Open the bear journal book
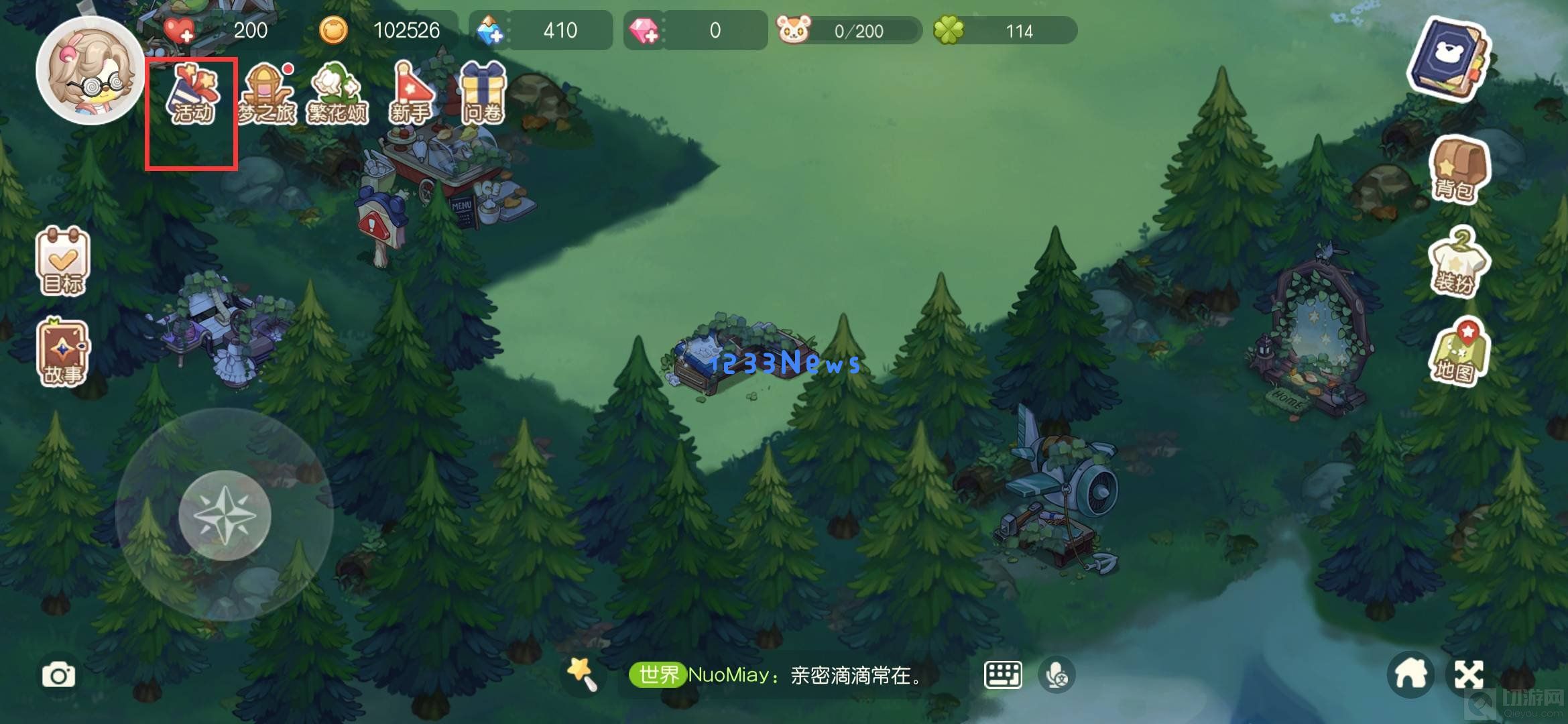This screenshot has width=1568, height=724. pyautogui.click(x=1449, y=60)
